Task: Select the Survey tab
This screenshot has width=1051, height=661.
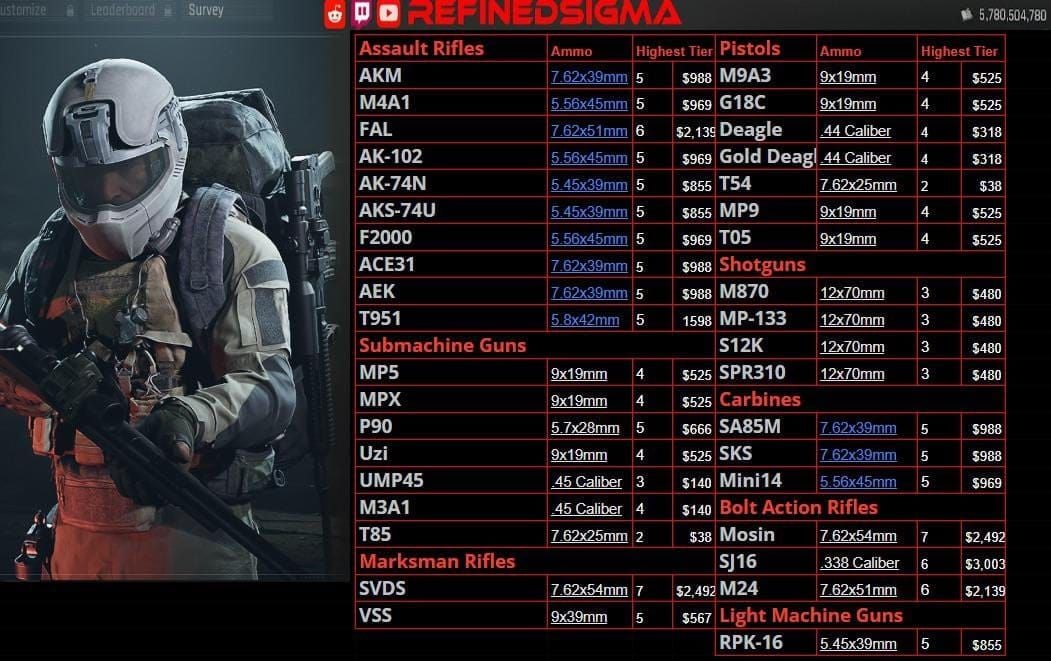Action: (206, 10)
